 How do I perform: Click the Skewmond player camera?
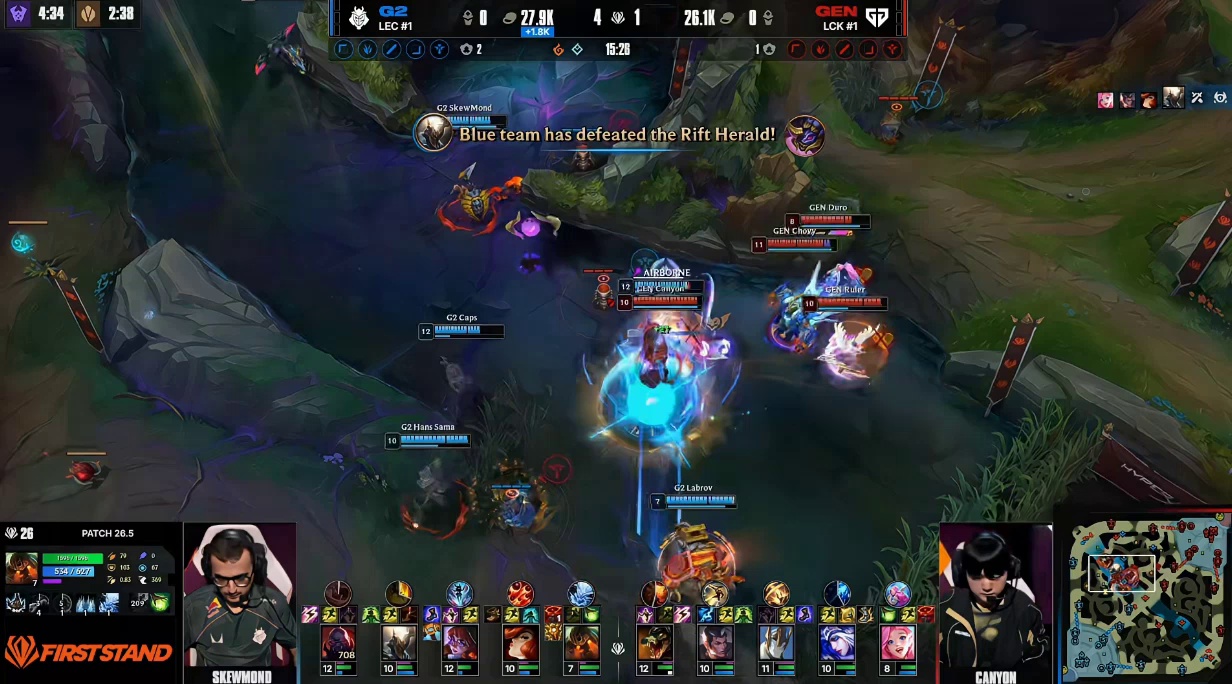240,595
